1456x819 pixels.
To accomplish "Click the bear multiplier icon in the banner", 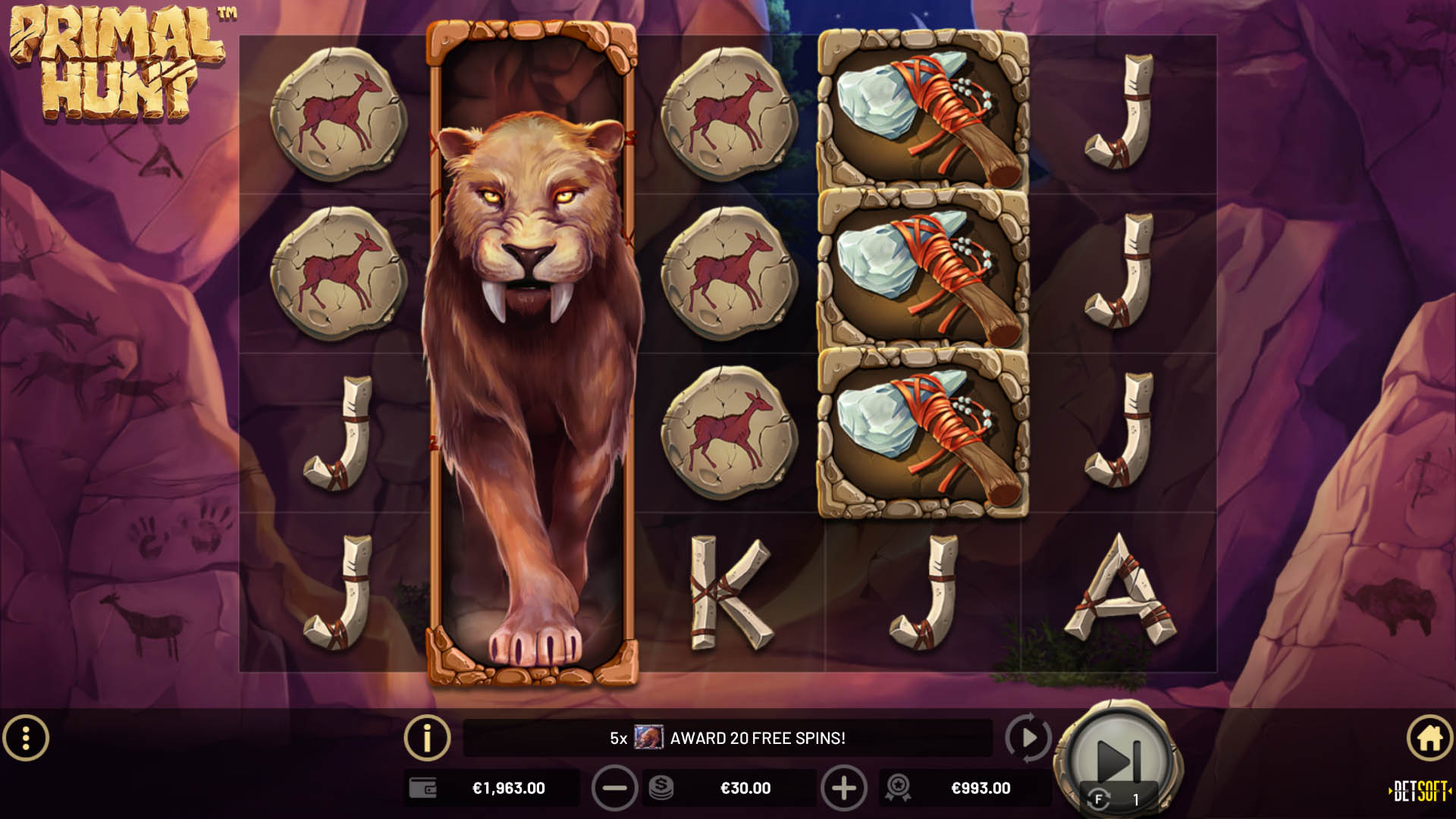I will tap(651, 736).
